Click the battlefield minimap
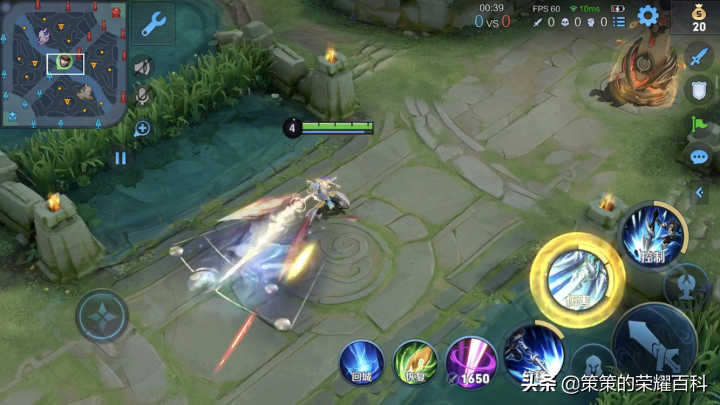 pyautogui.click(x=65, y=63)
